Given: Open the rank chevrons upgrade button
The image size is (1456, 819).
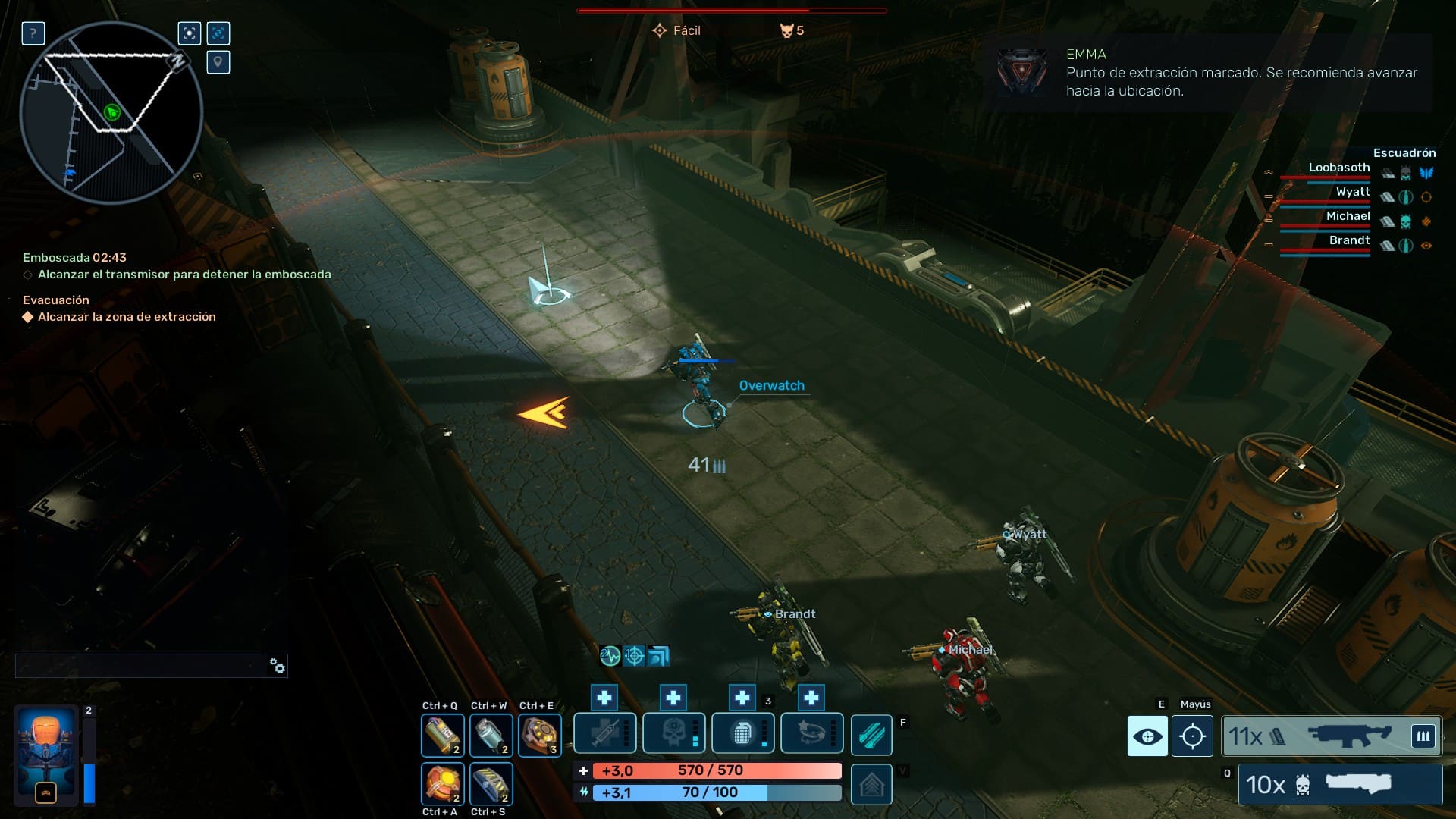Looking at the screenshot, I should pyautogui.click(x=871, y=785).
